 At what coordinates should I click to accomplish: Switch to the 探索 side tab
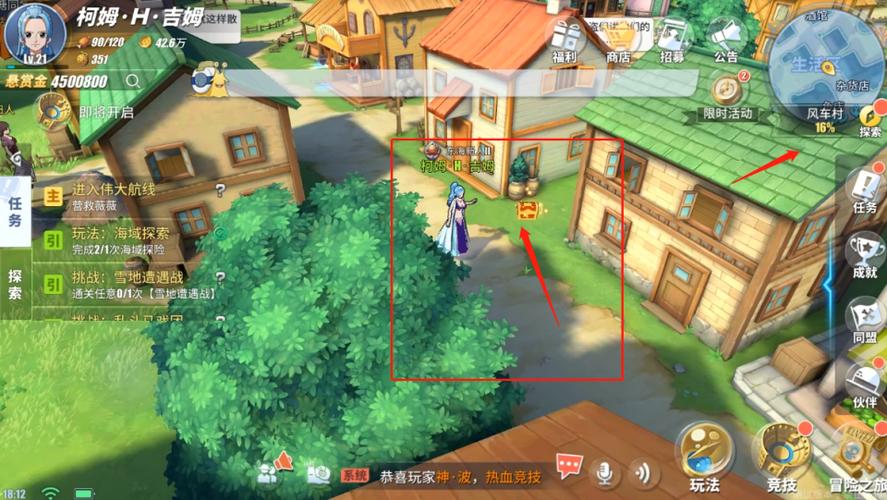click(x=15, y=284)
